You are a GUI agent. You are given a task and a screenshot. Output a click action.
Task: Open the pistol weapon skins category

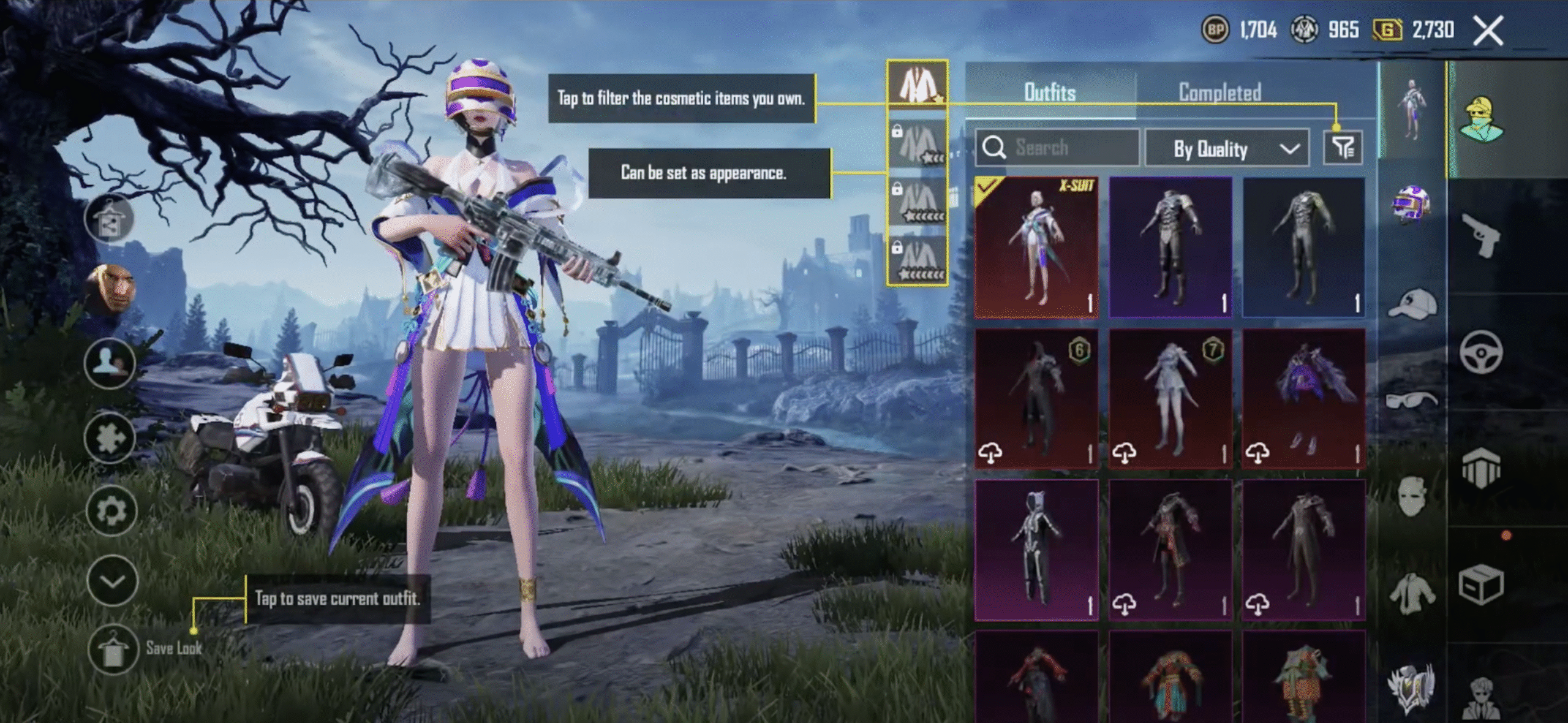[x=1481, y=235]
